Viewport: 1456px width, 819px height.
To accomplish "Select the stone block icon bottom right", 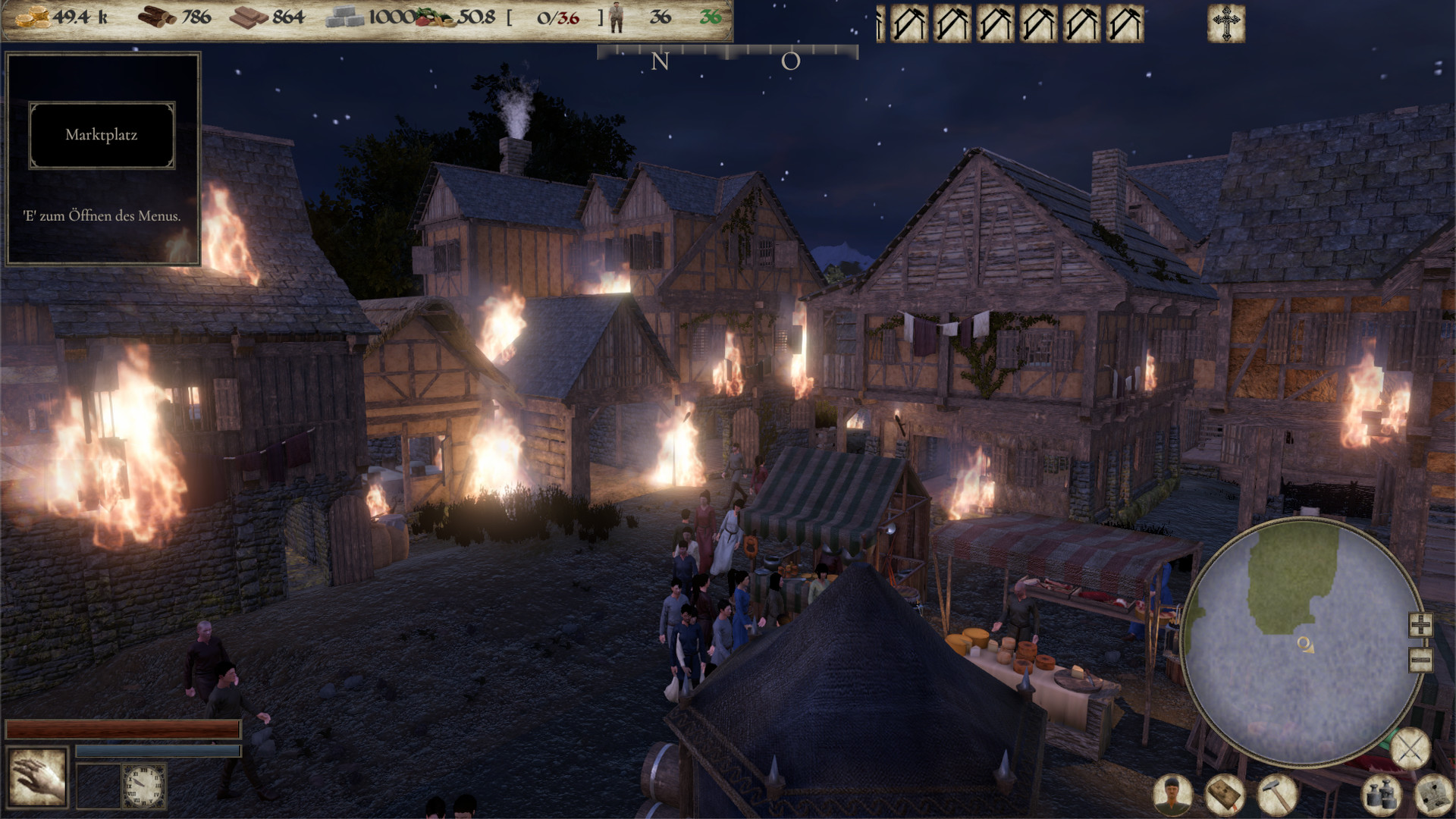I will 1436,795.
